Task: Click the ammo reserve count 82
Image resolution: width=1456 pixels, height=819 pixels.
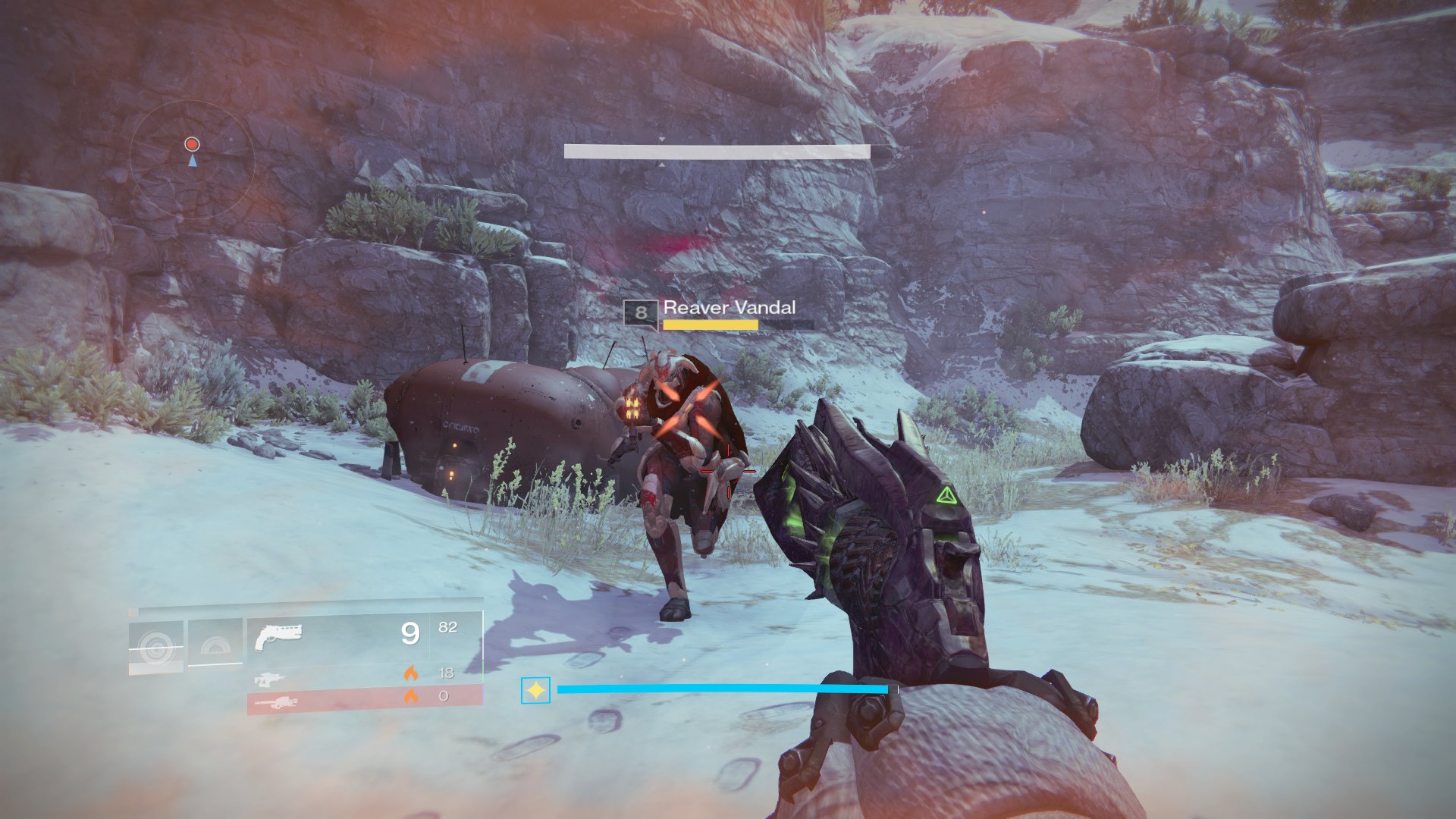Action: (447, 627)
